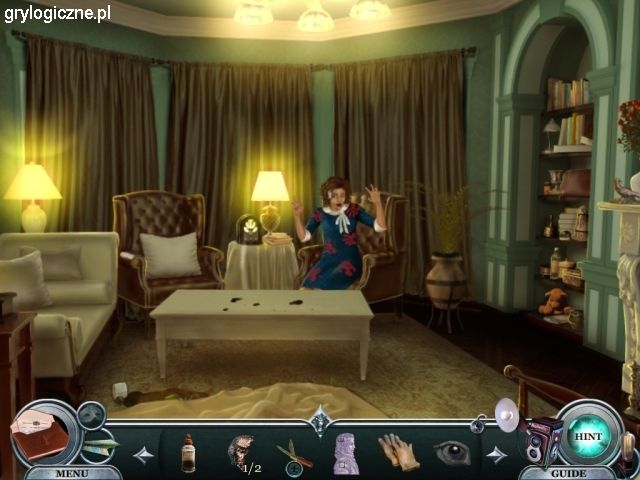The height and width of the screenshot is (480, 640).
Task: Pick the scissors from the inventory
Action: (294, 453)
